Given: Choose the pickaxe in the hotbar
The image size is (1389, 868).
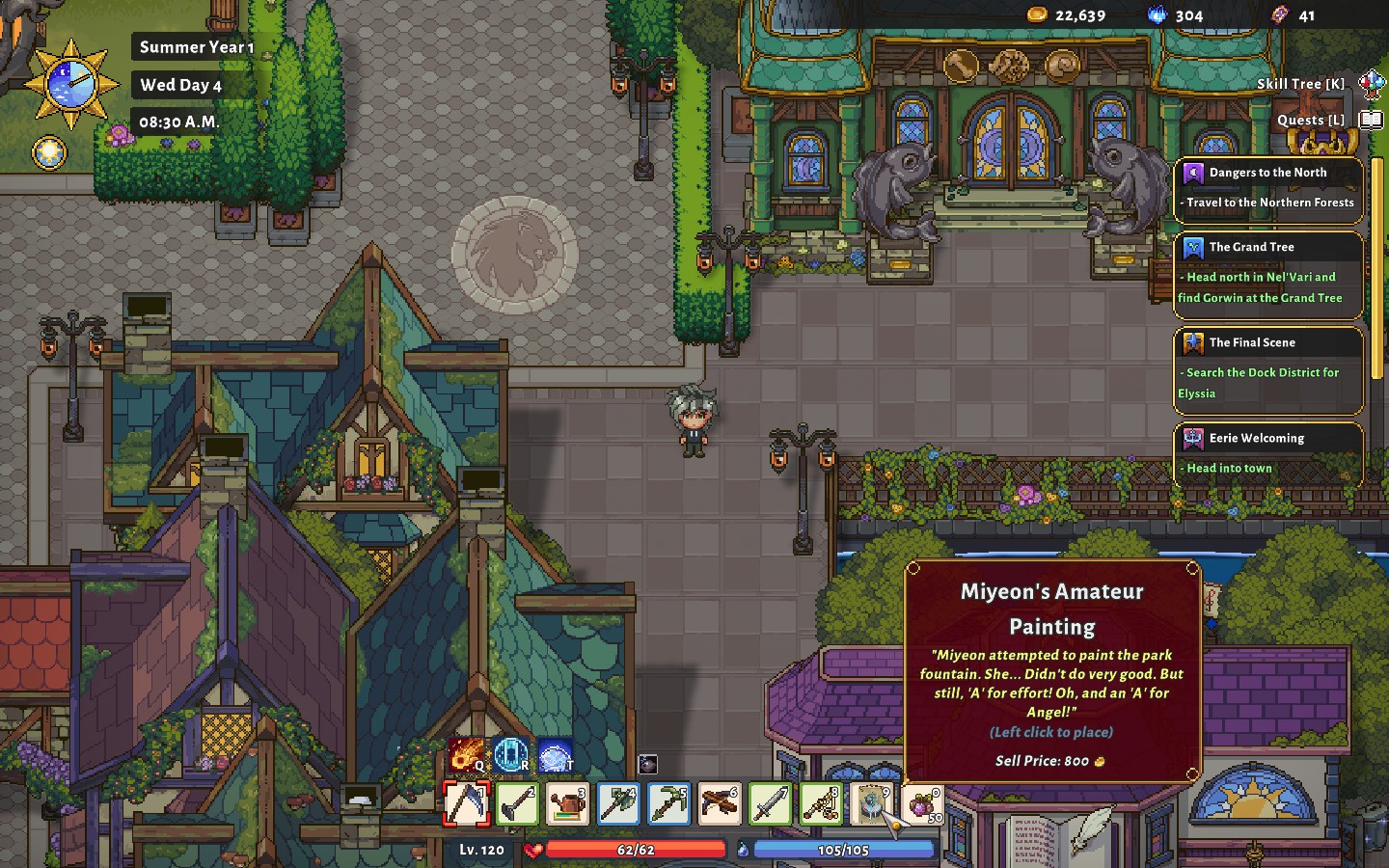Looking at the screenshot, I should pos(668,802).
